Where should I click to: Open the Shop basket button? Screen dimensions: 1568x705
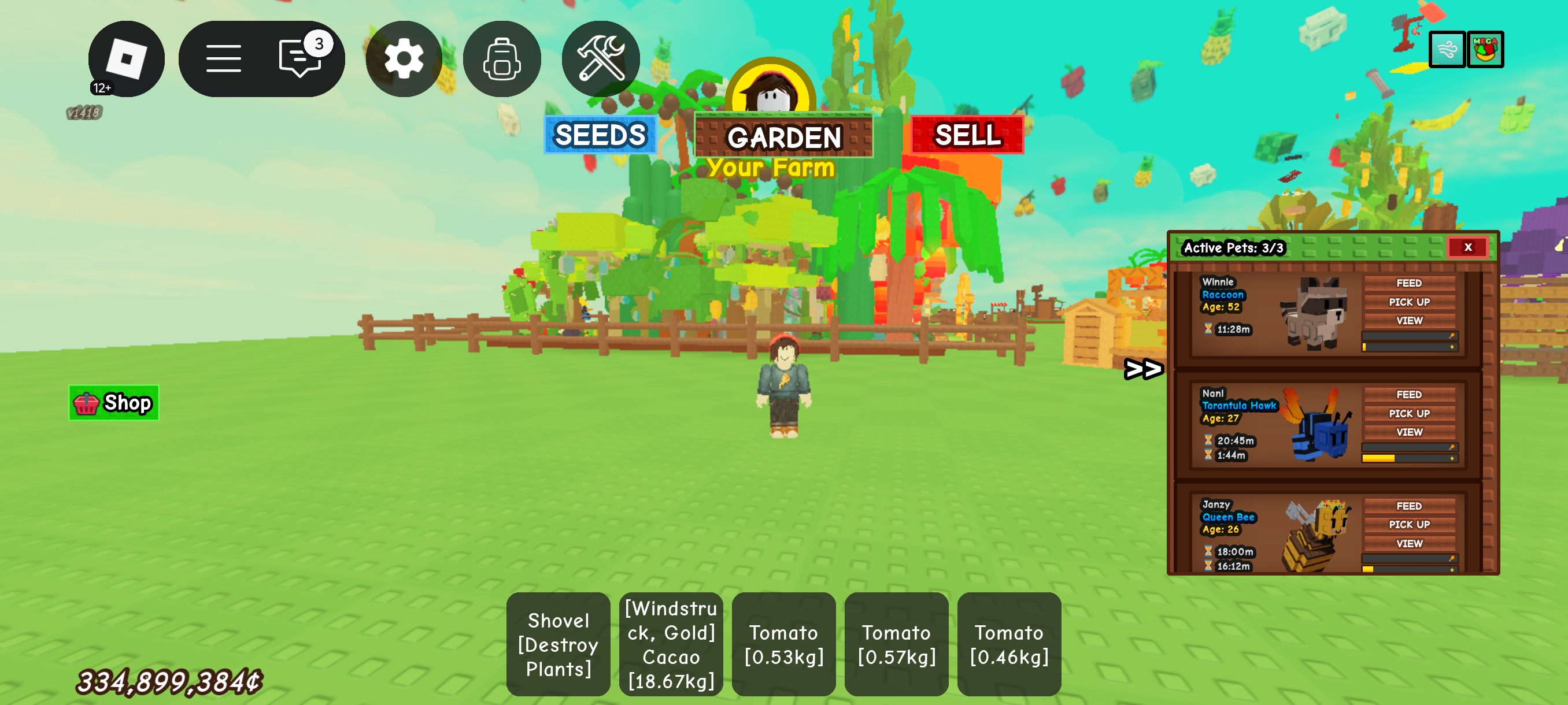(114, 403)
